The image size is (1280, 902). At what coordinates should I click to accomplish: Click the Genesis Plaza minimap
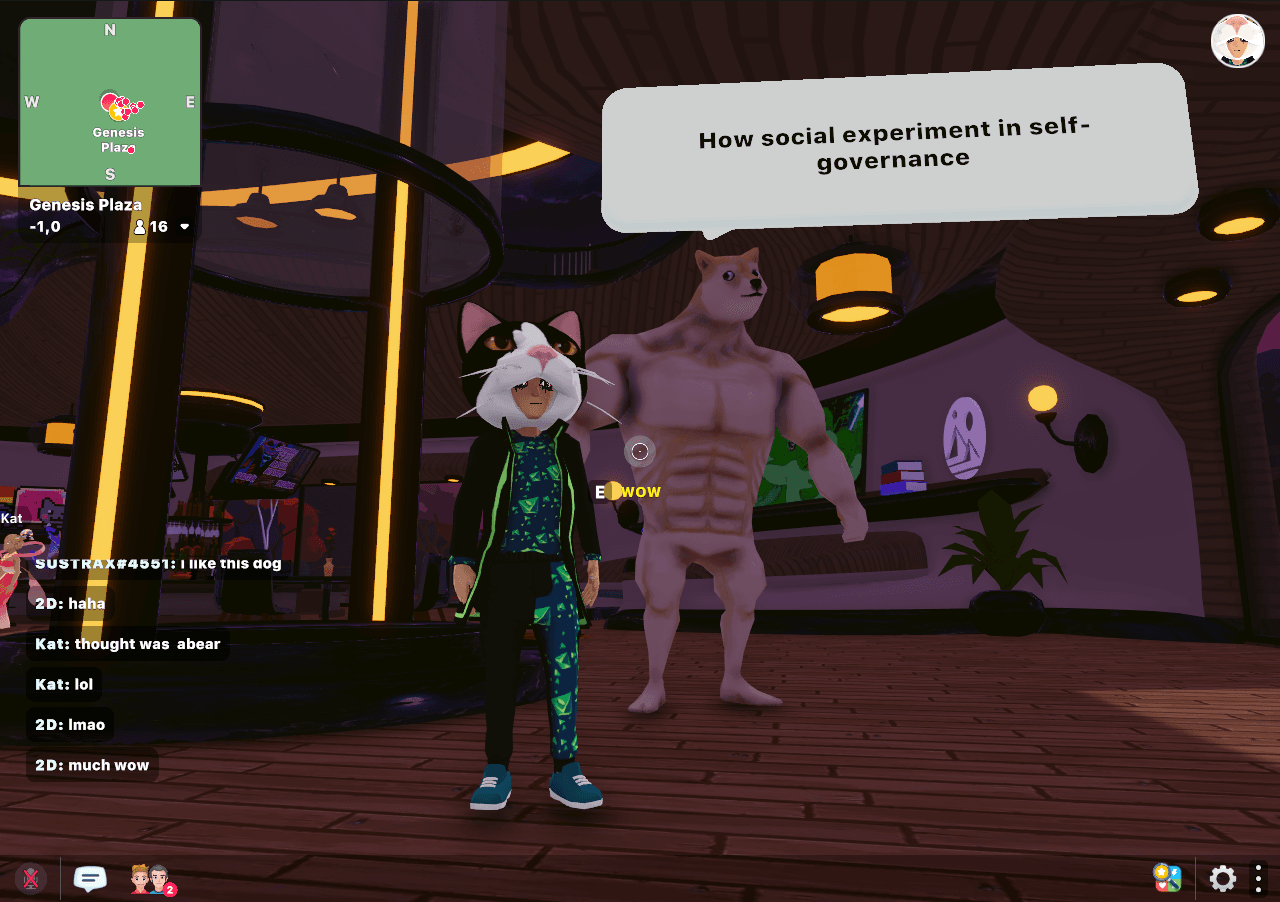tap(110, 102)
